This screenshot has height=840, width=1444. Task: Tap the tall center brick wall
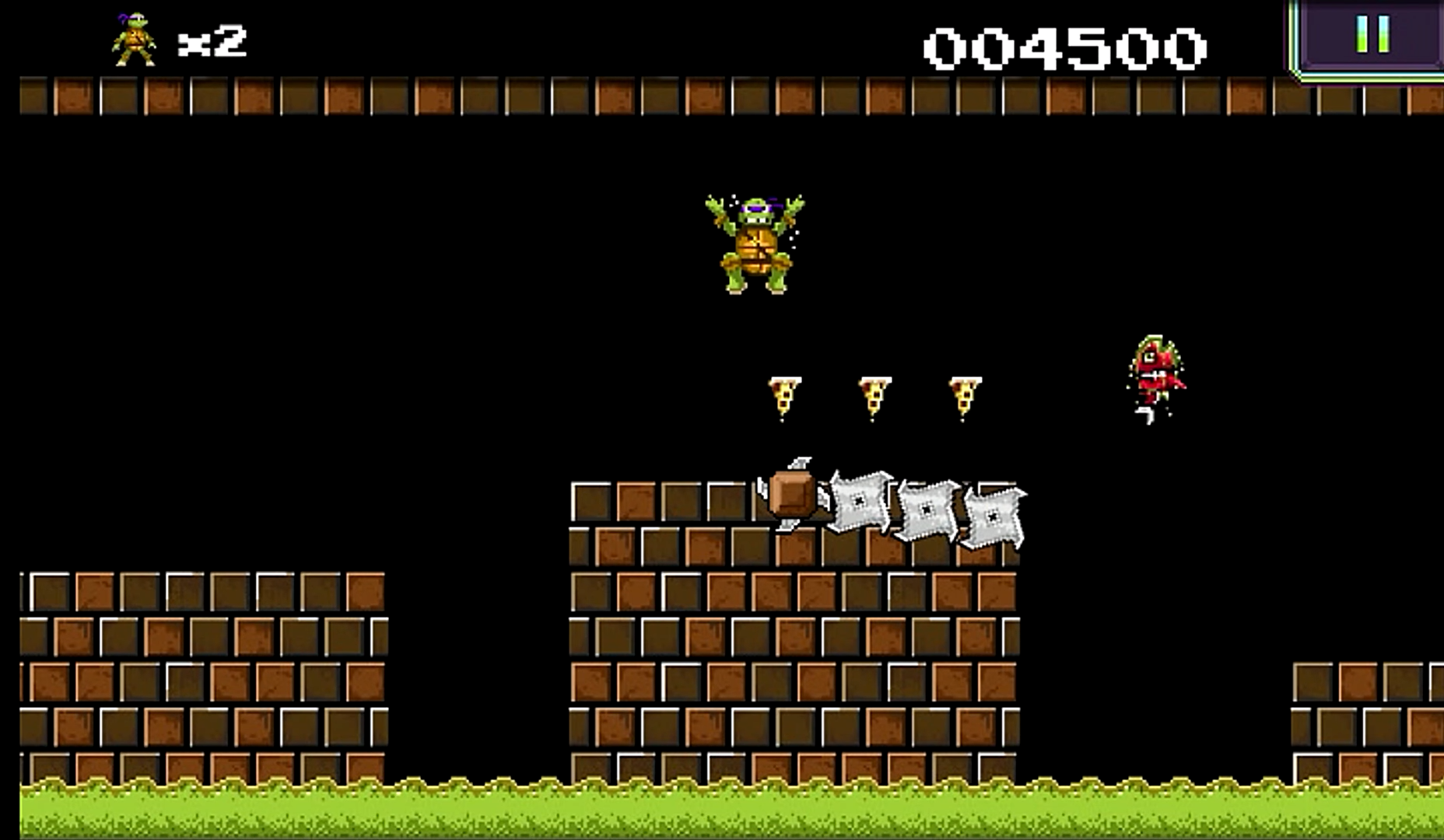point(794,661)
